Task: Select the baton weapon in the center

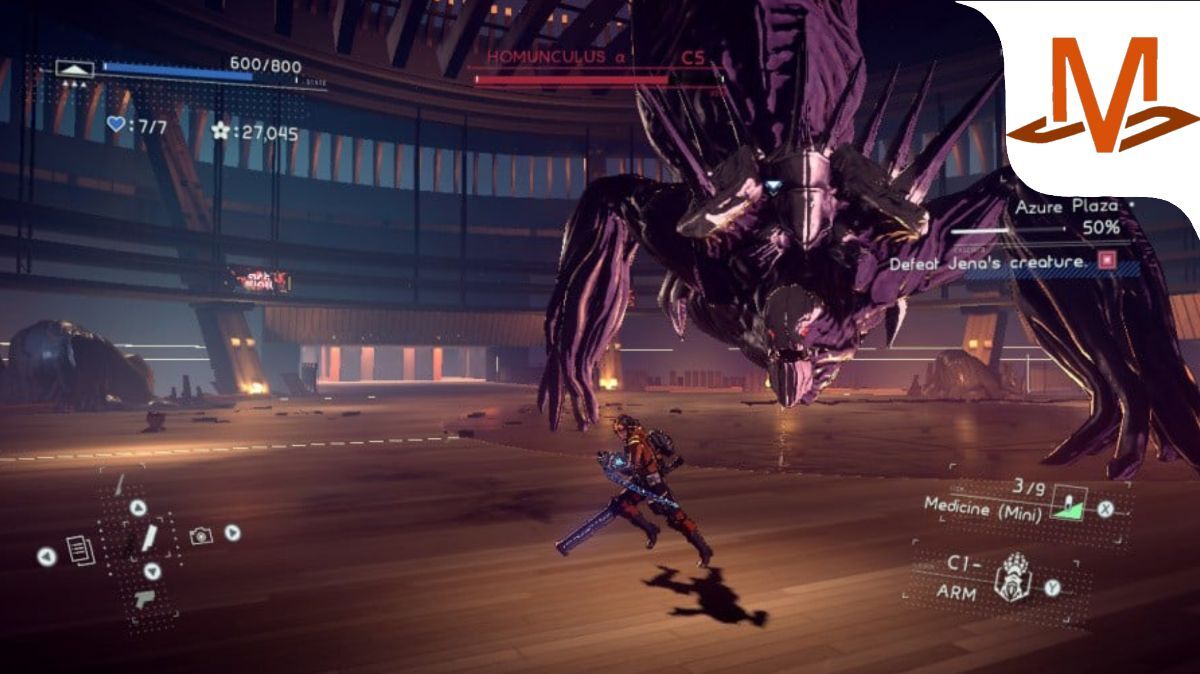Action: point(149,538)
